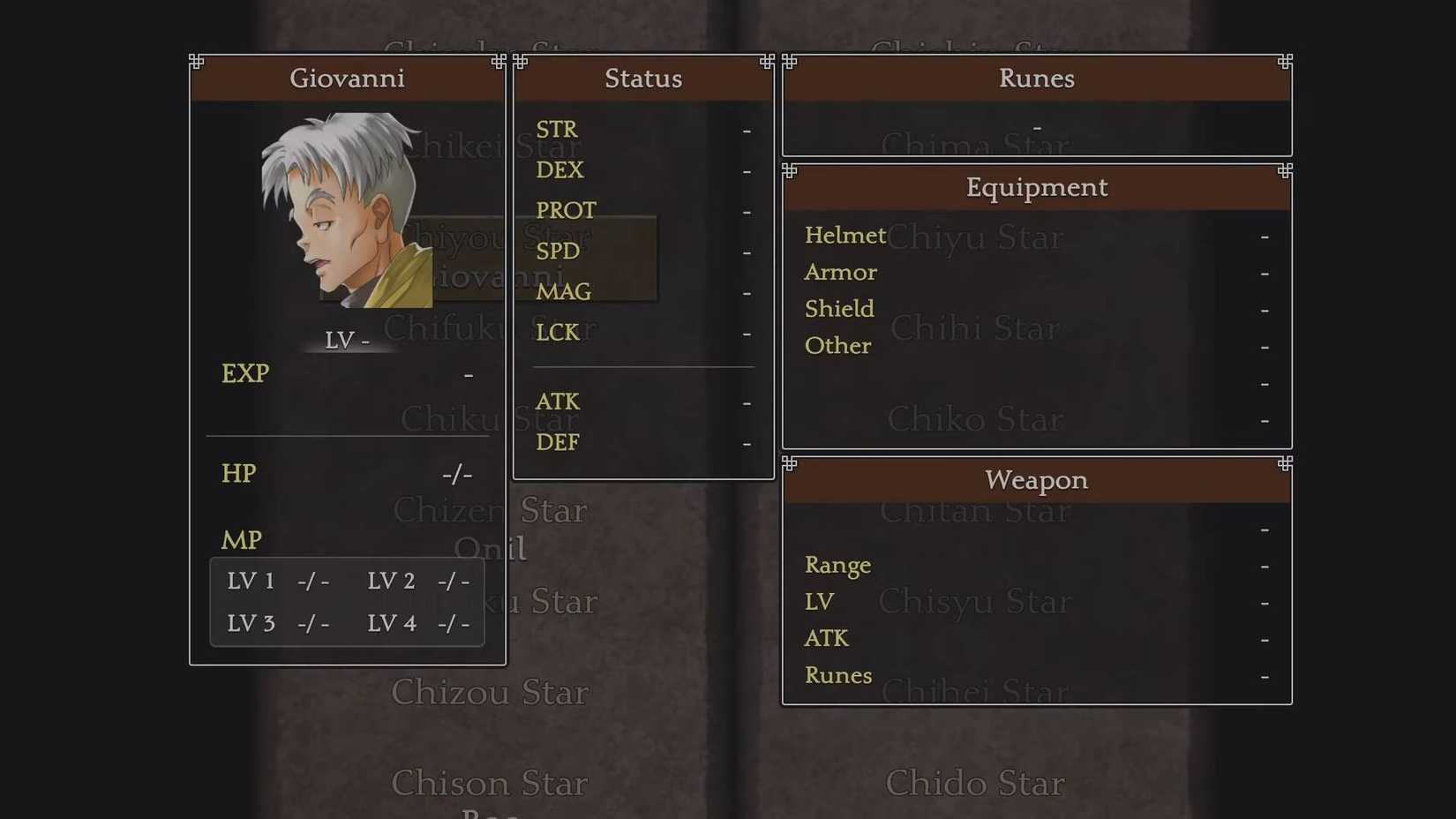Select the Range entry in the Weapon panel
This screenshot has height=819, width=1456.
coord(837,566)
